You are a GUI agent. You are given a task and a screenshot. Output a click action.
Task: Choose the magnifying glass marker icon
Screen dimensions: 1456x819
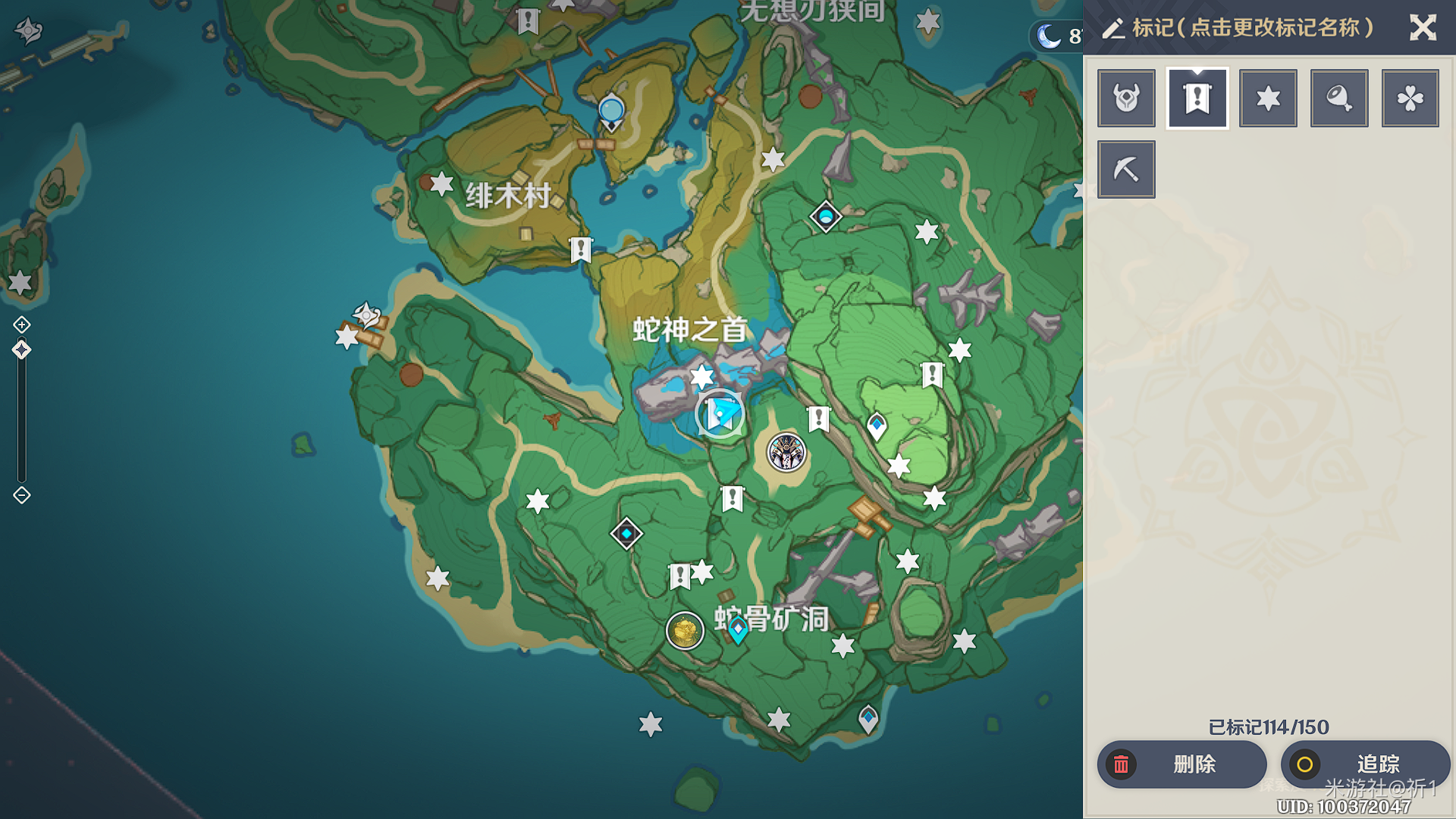click(x=1339, y=99)
